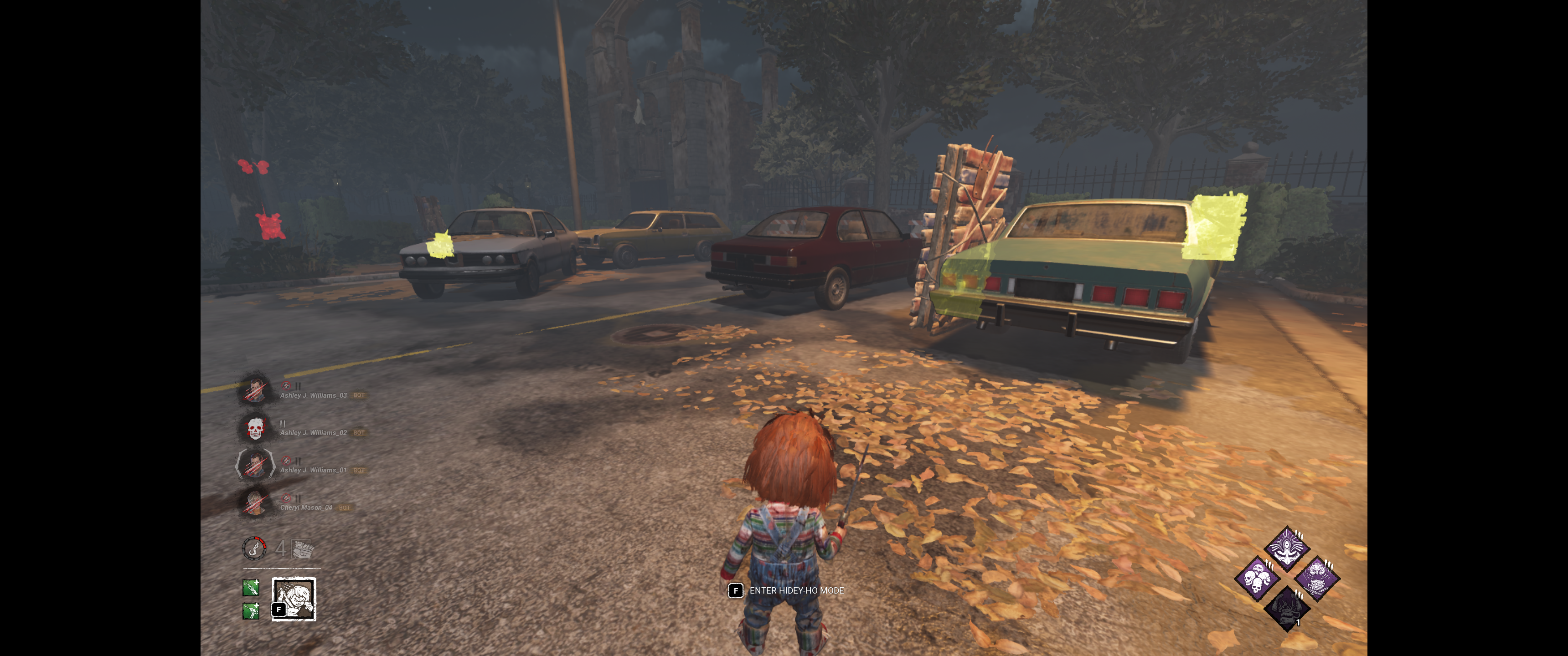Click the crossed-out obsession icon beside Cheryl Mason_04
Viewport: 1568px width, 656px height.
pos(287,498)
